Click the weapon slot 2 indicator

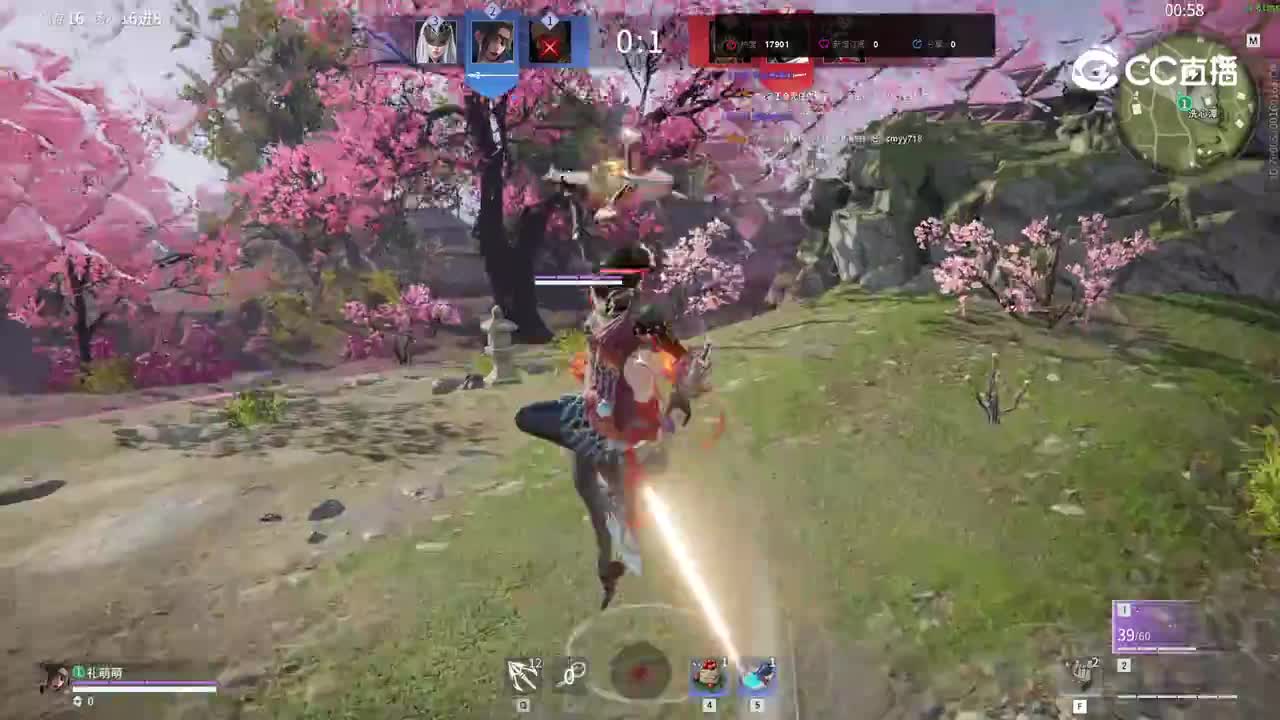pos(1123,665)
